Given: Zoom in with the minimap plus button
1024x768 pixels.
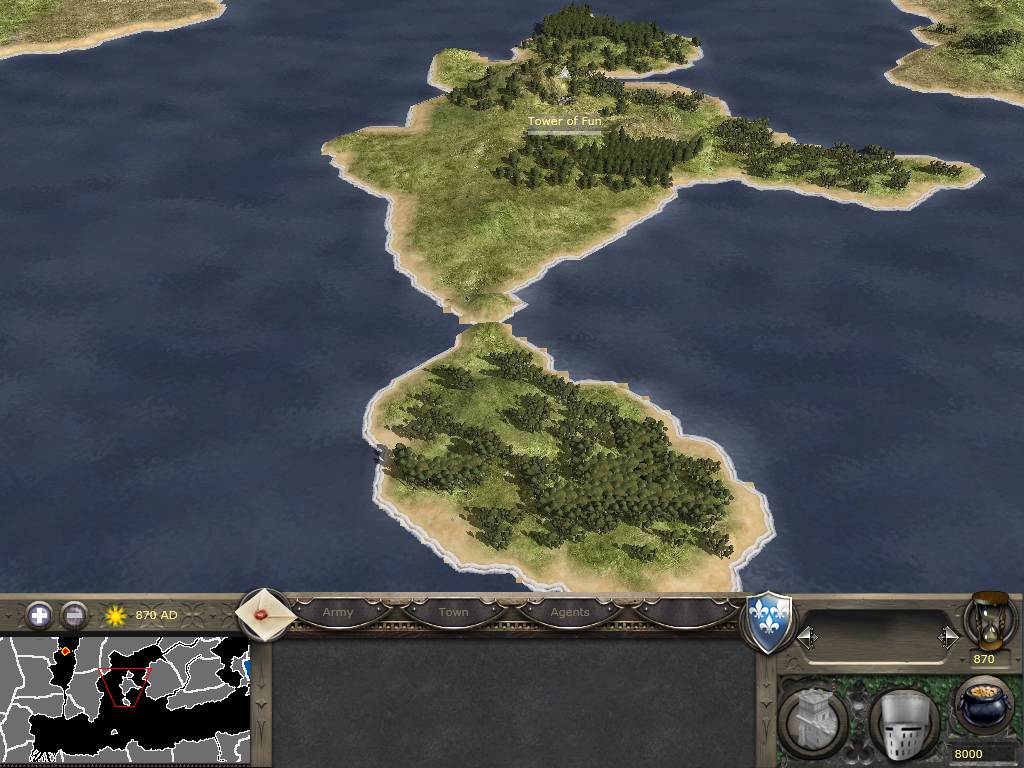Looking at the screenshot, I should (x=39, y=615).
